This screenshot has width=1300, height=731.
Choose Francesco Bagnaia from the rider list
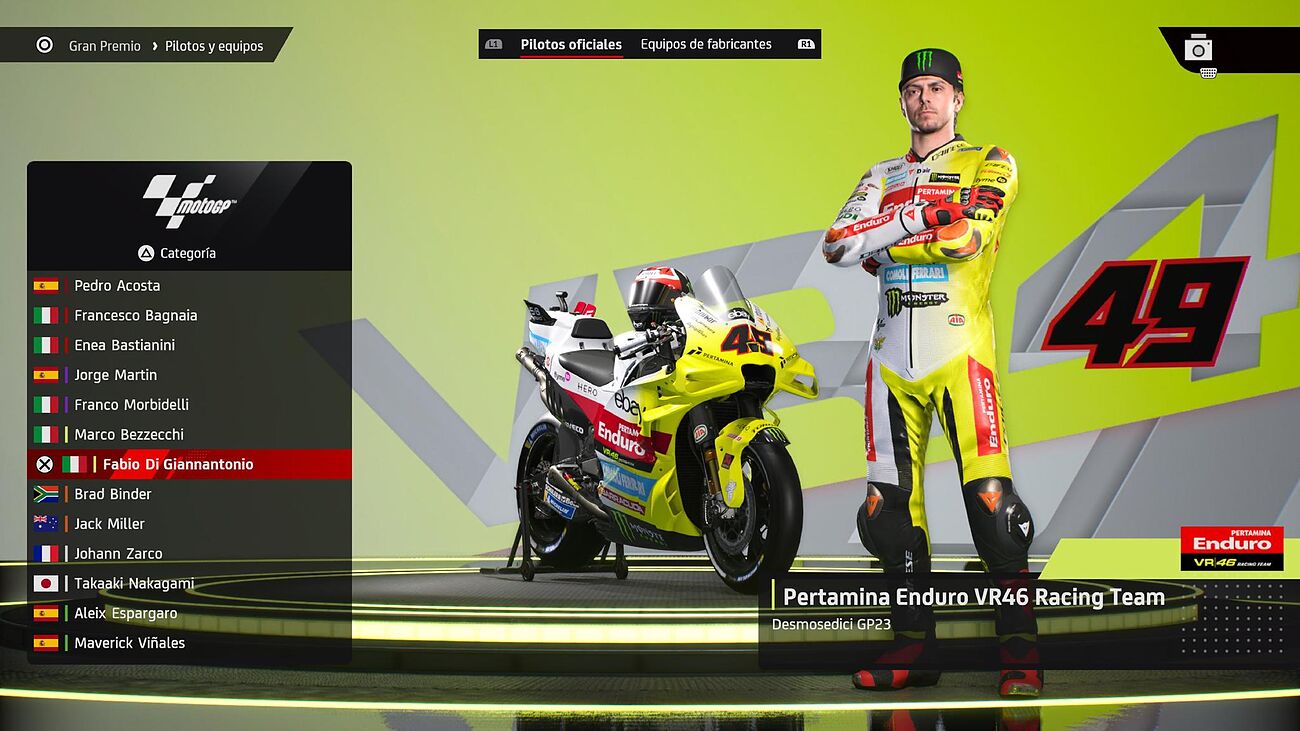pos(135,315)
